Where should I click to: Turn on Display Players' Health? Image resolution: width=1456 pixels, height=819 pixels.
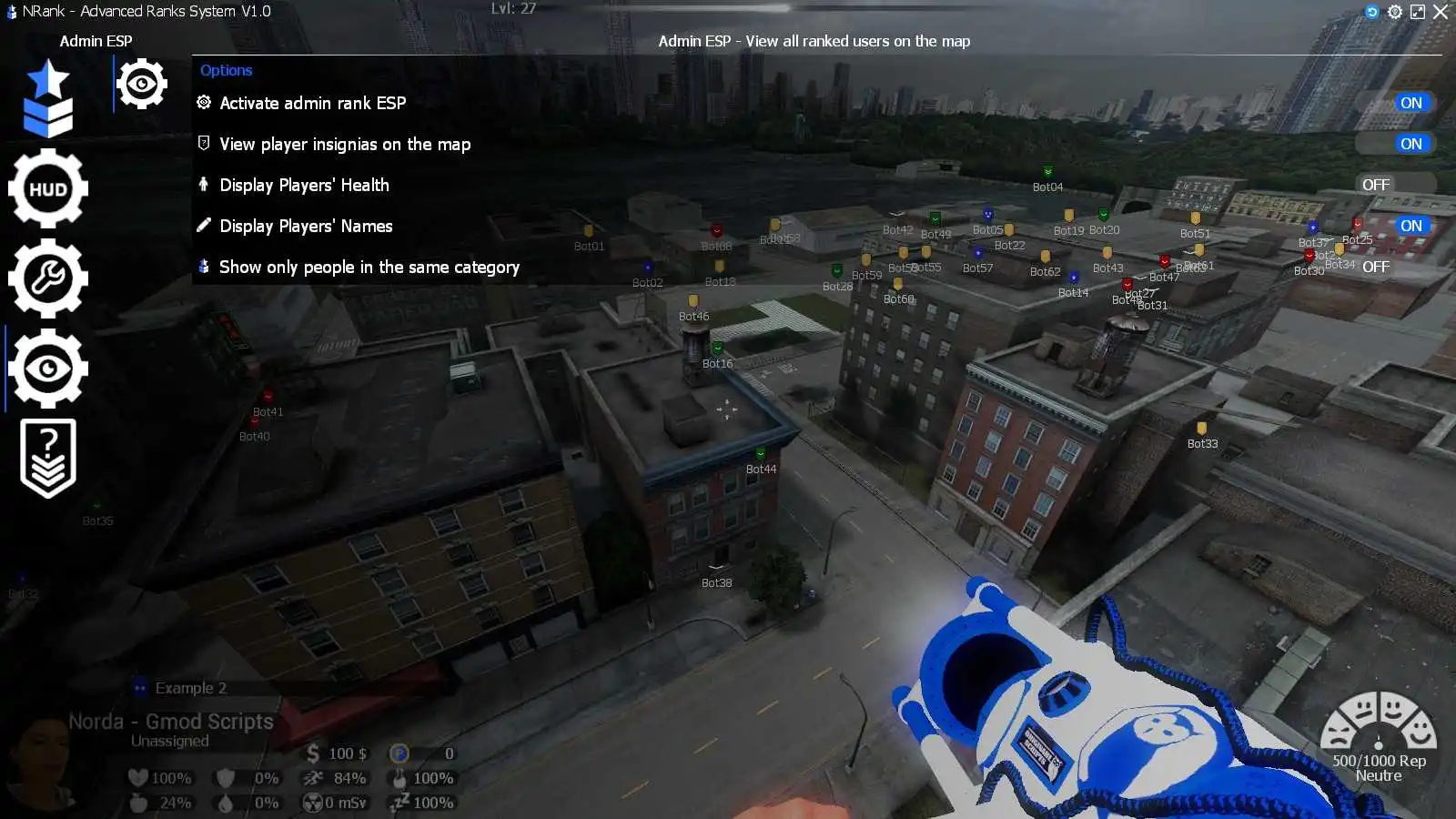click(1397, 185)
